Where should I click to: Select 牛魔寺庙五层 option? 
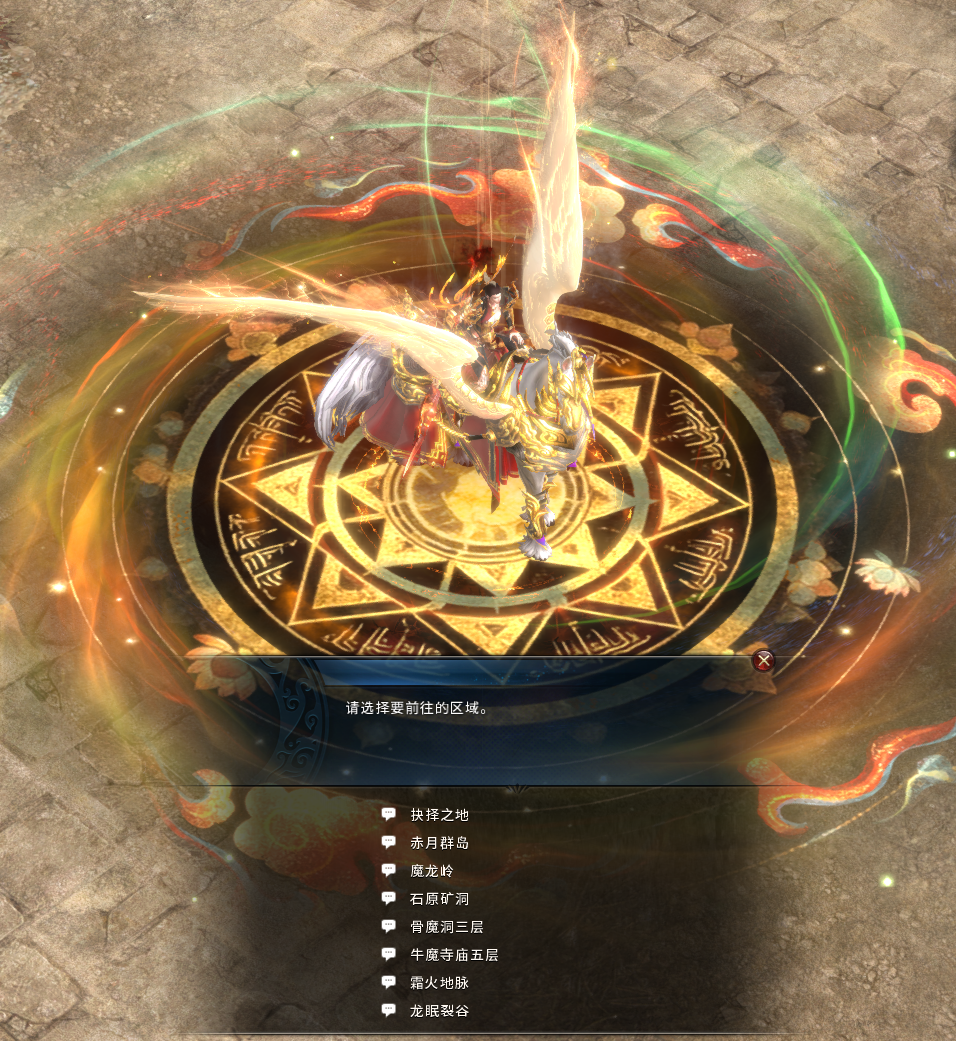[x=454, y=955]
